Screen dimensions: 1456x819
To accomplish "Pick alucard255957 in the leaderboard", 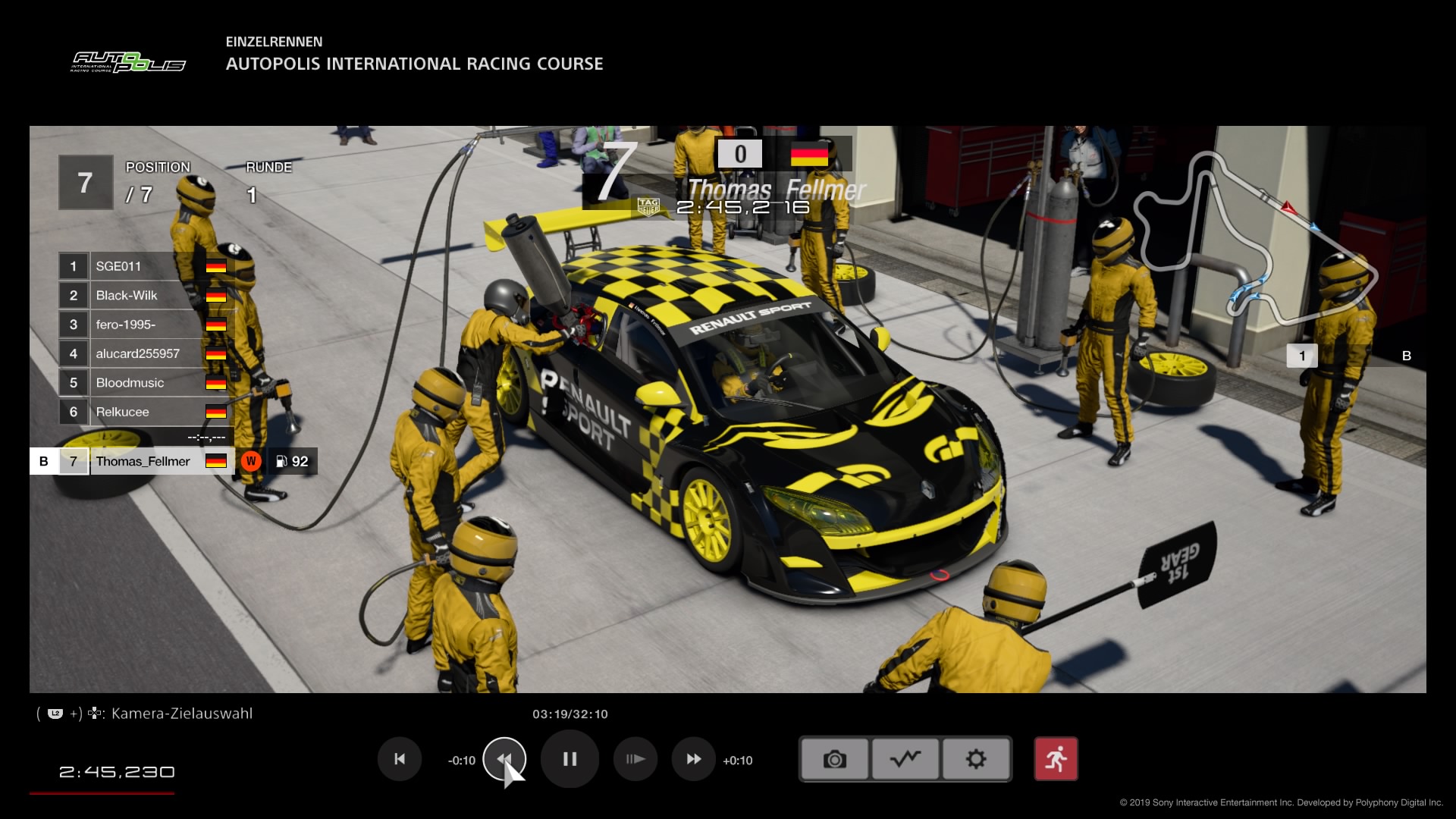I will click(144, 354).
